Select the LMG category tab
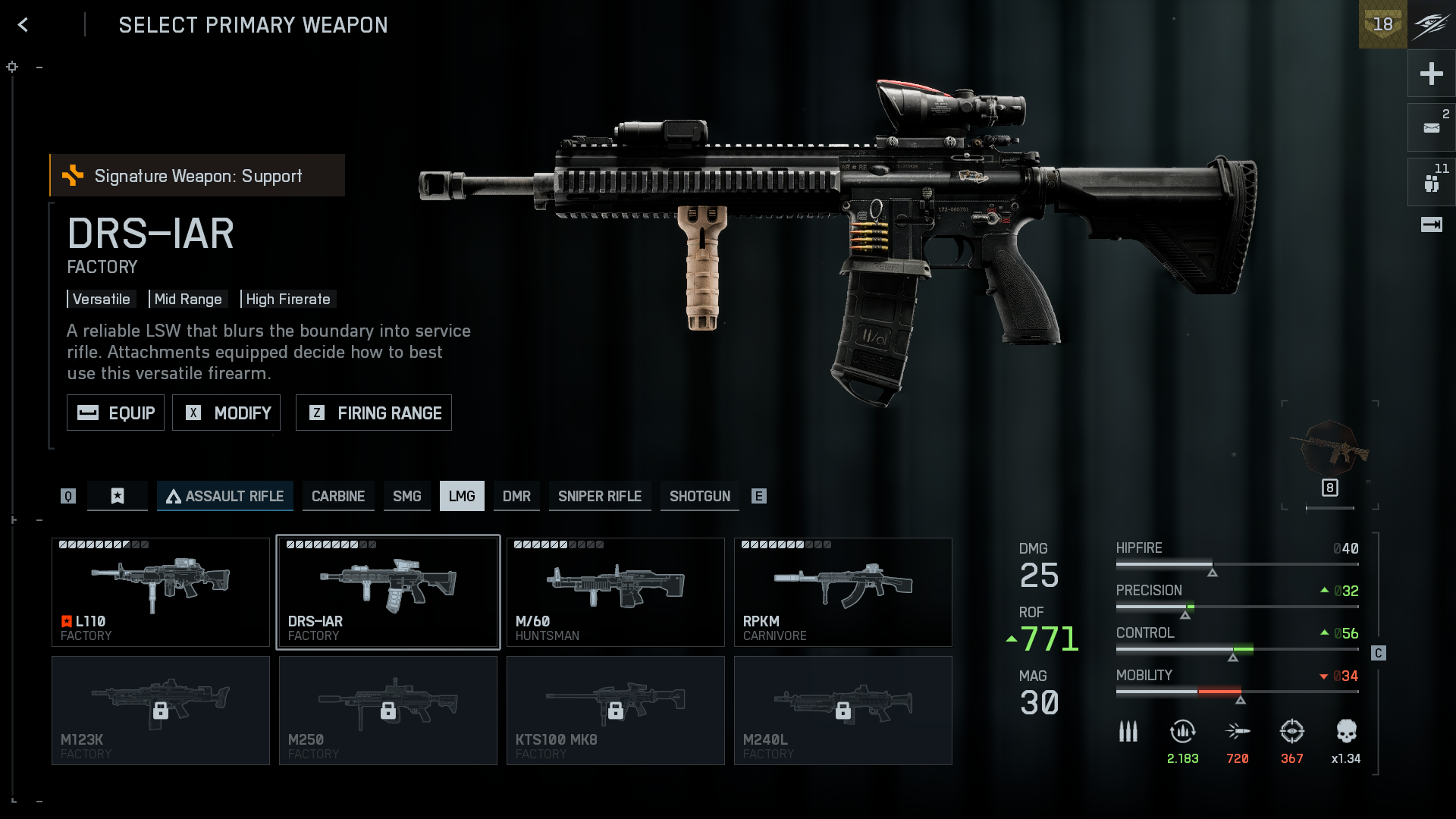The height and width of the screenshot is (819, 1456). tap(462, 496)
